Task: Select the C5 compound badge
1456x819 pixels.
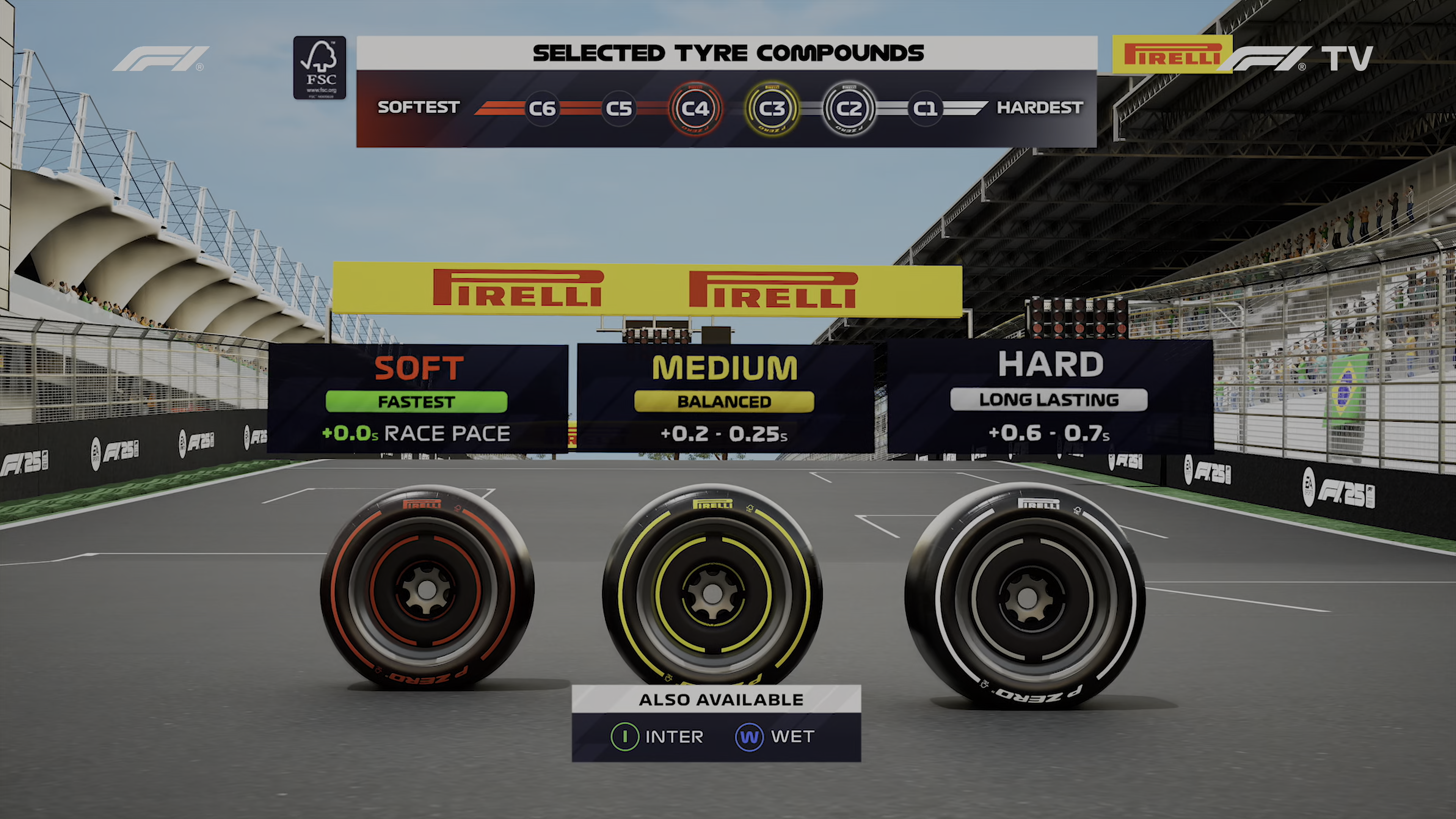Action: [x=618, y=108]
